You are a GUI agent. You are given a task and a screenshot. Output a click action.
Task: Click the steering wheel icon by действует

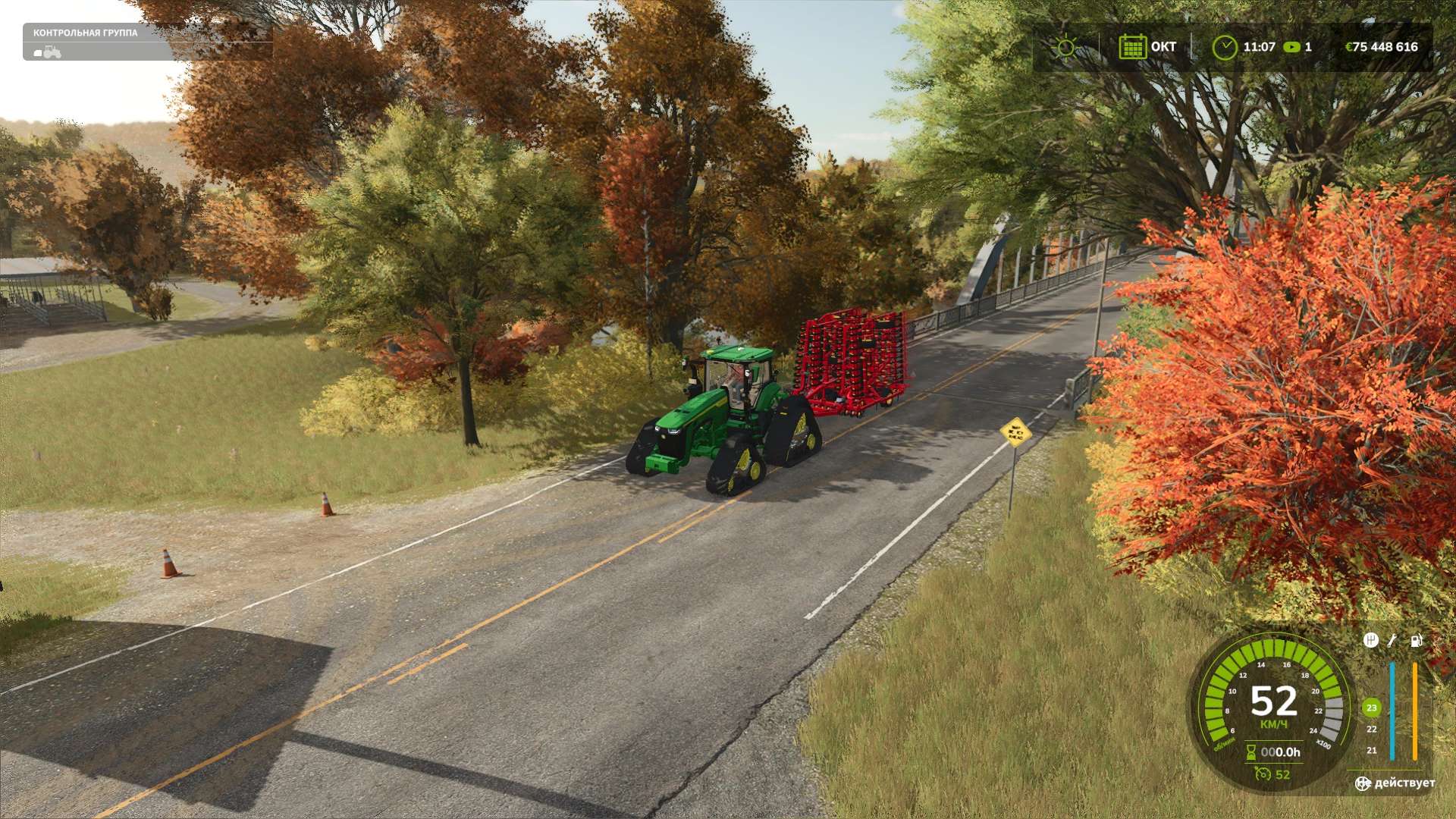coord(1363,783)
